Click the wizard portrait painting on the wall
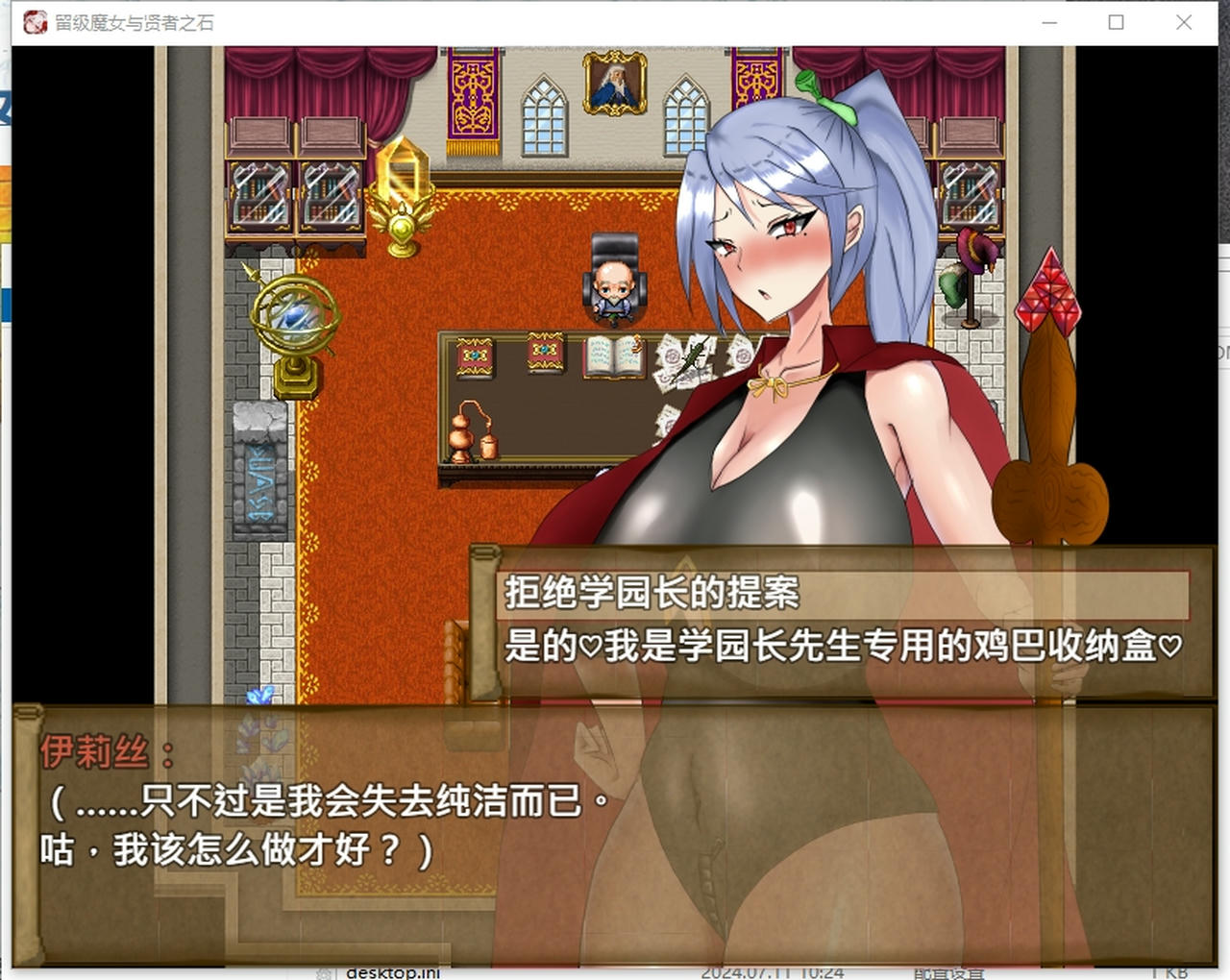1230x980 pixels. [x=613, y=86]
